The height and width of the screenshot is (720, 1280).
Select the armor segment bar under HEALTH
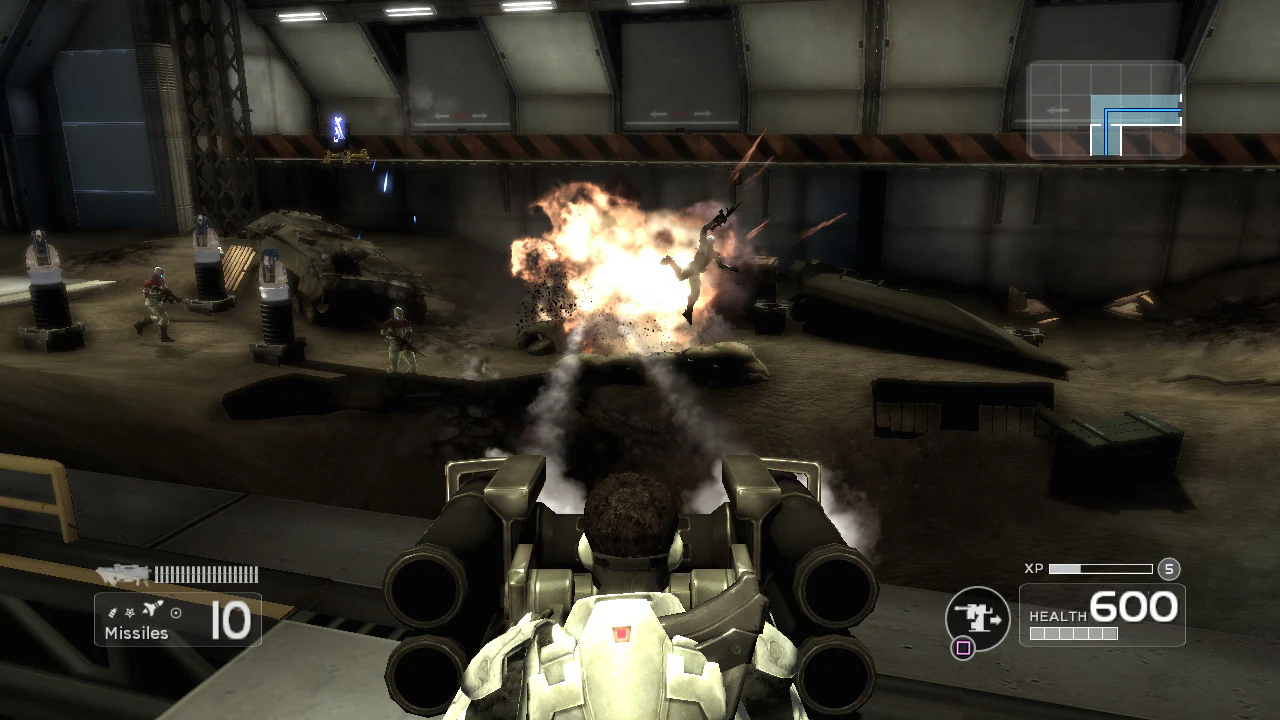[1074, 633]
